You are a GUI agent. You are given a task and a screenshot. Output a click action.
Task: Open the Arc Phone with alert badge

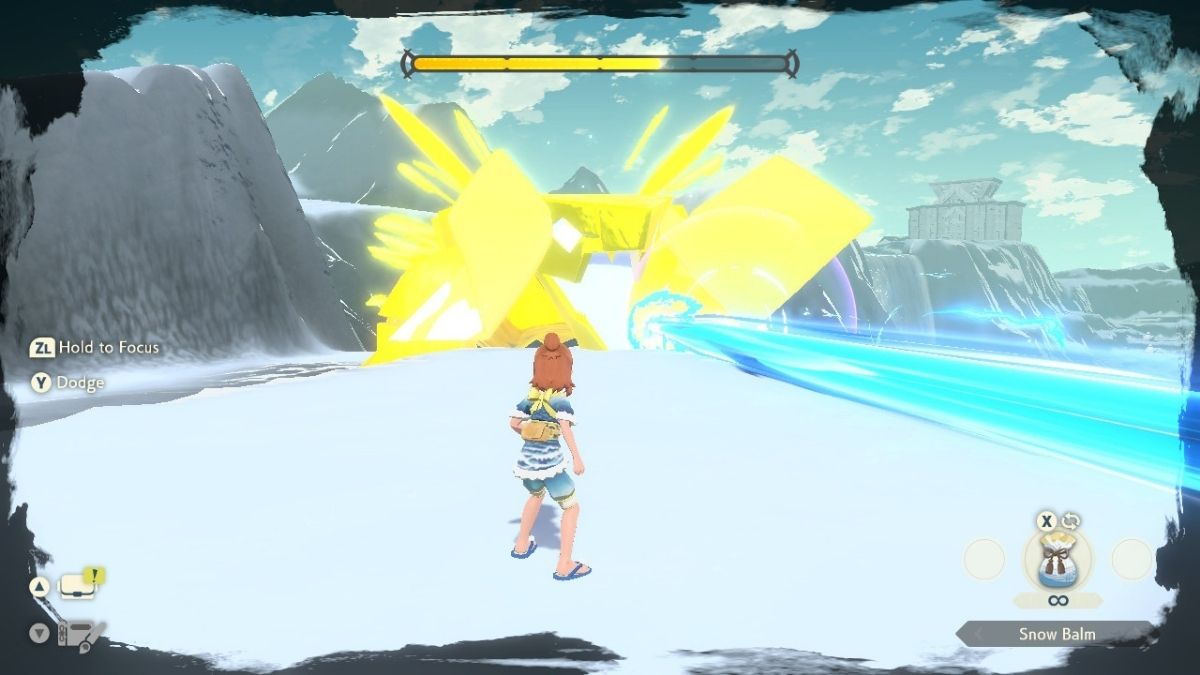(x=80, y=586)
